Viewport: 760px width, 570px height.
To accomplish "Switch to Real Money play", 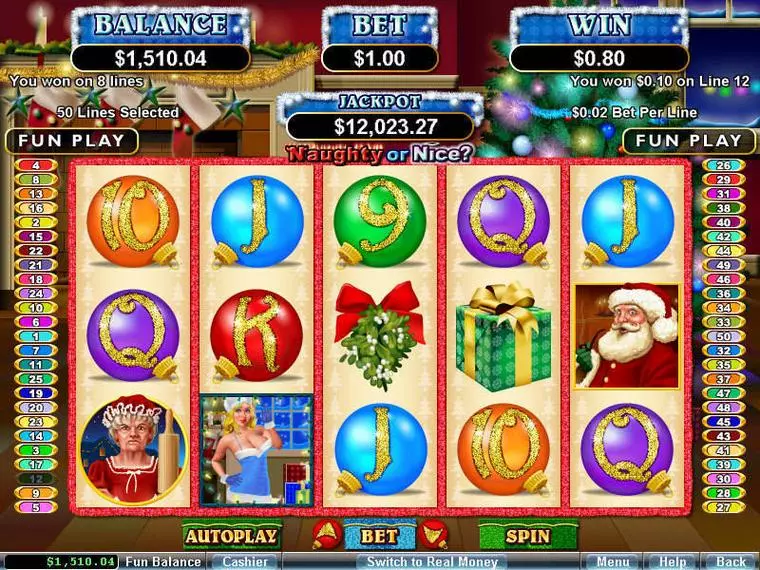I will [432, 562].
